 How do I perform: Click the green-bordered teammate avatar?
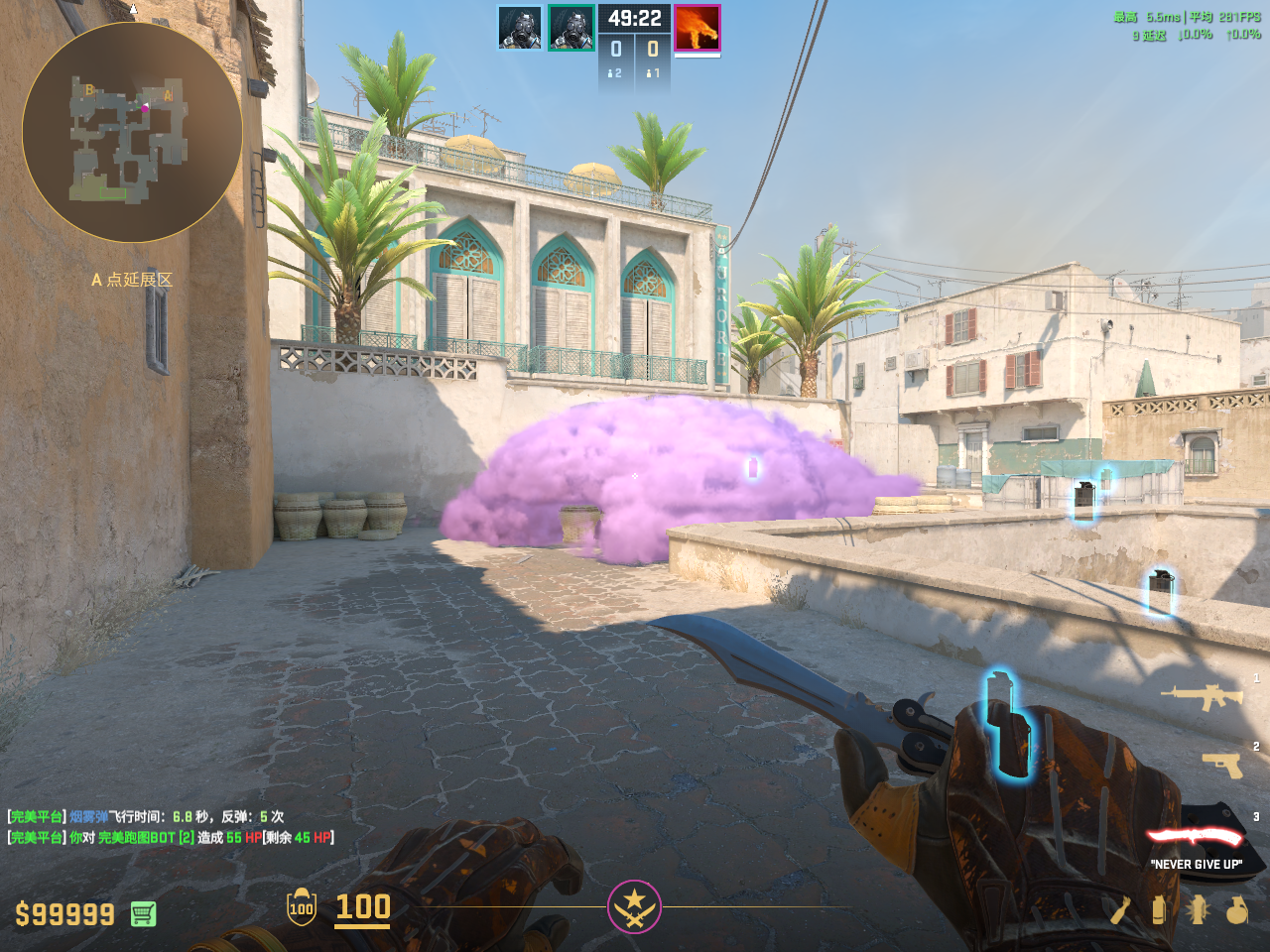pos(571,28)
